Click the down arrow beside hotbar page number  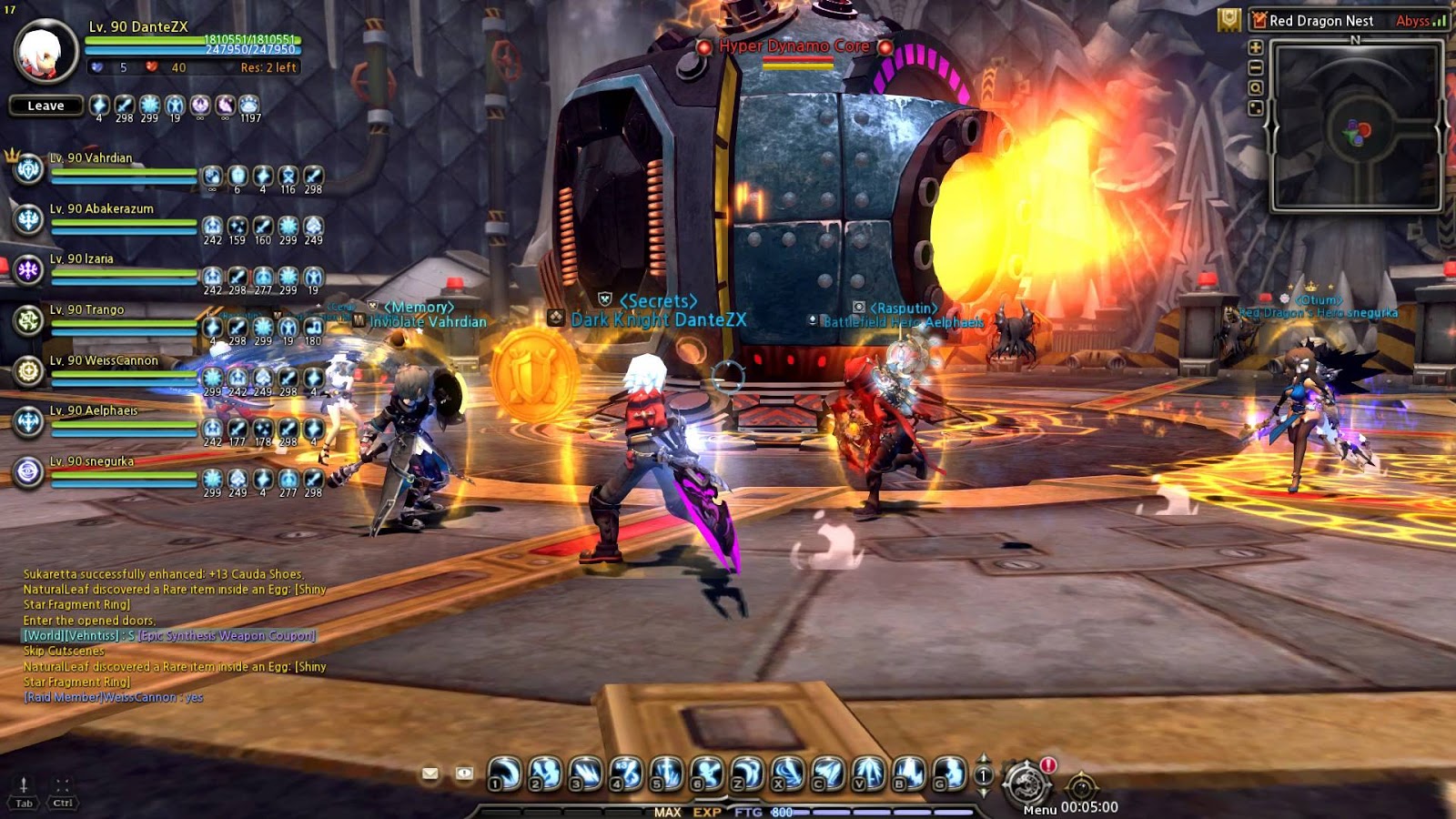click(982, 794)
